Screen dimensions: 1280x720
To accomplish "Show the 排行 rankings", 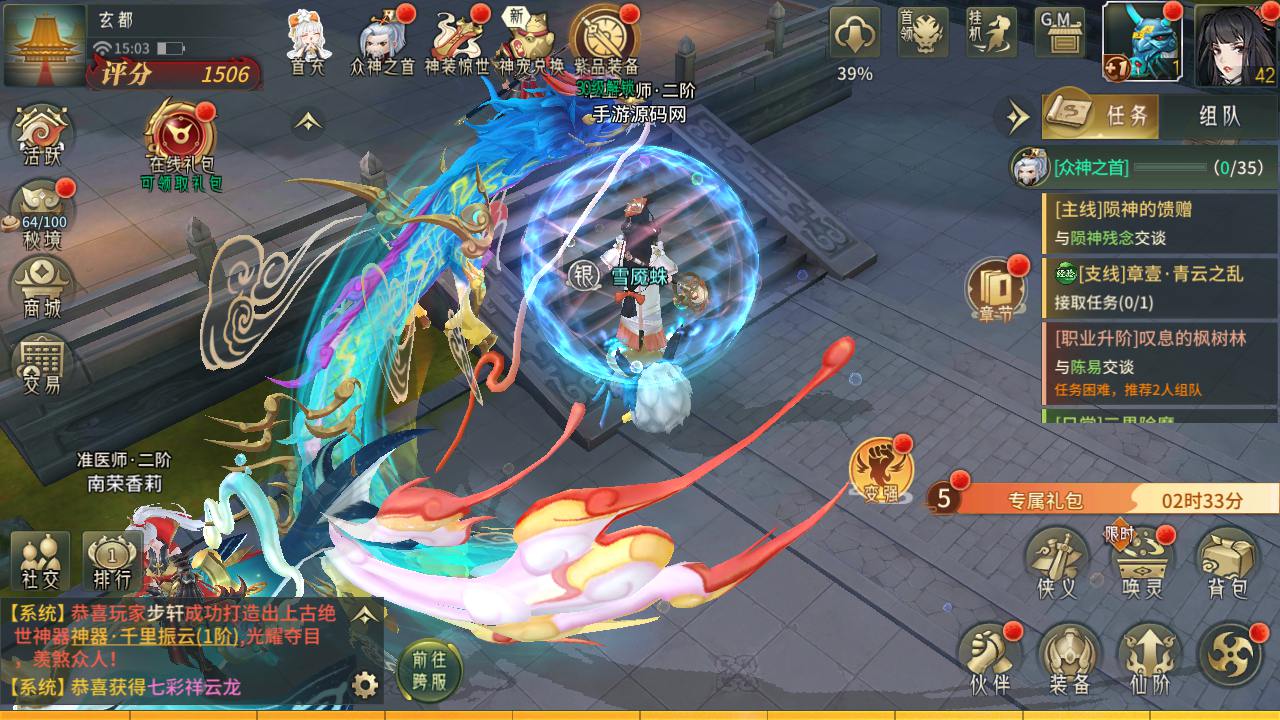I will [112, 560].
